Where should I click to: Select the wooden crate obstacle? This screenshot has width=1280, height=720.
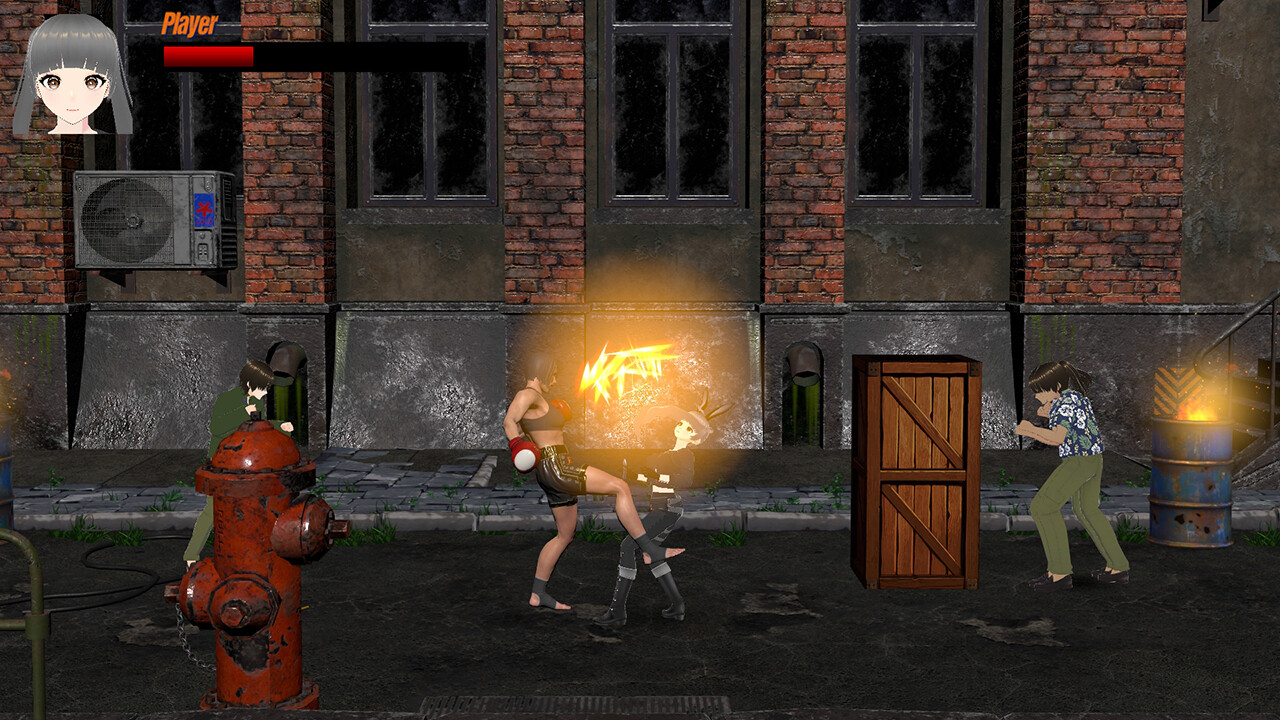(x=915, y=470)
